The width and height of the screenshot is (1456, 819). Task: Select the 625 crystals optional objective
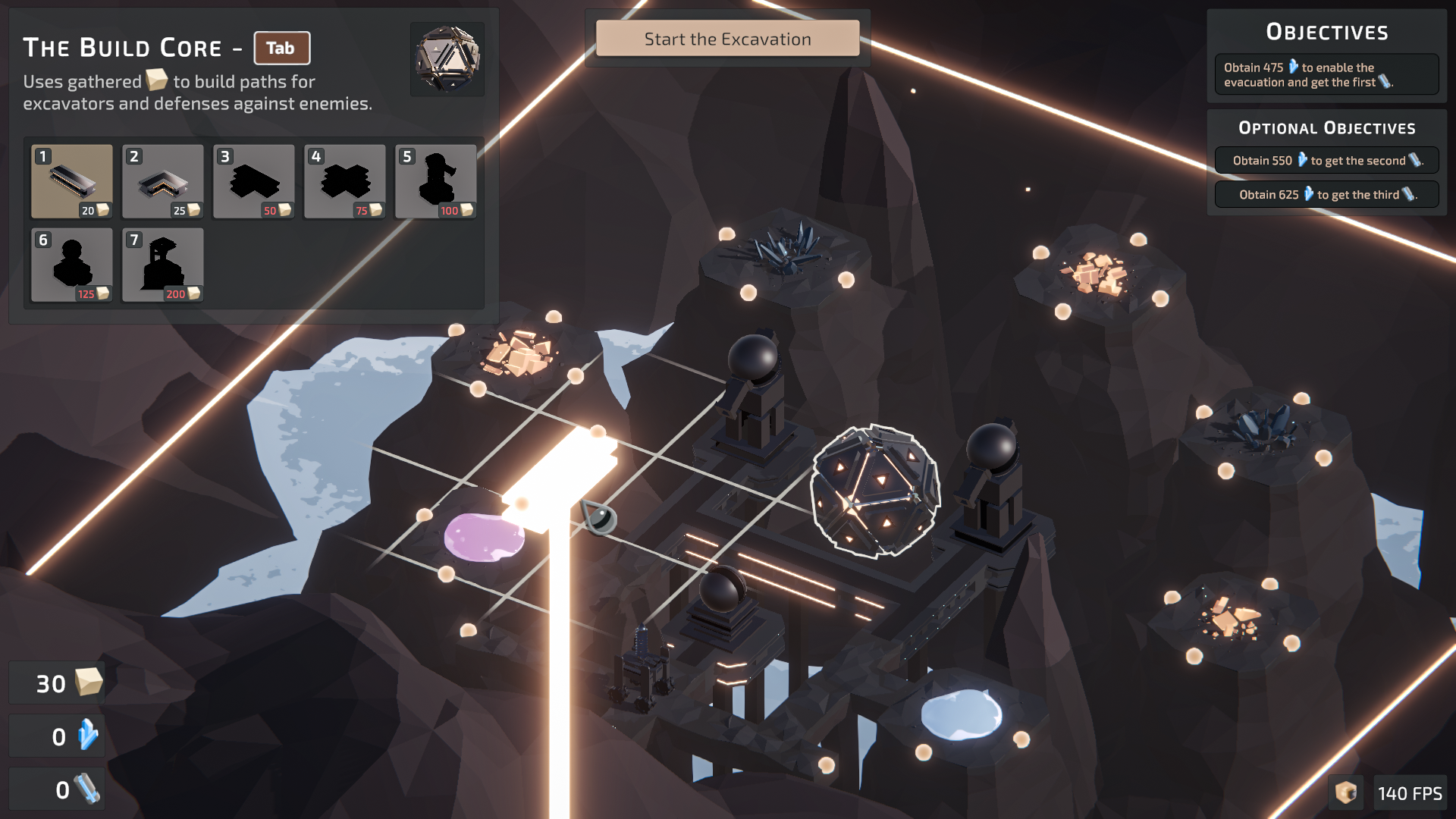coord(1326,195)
